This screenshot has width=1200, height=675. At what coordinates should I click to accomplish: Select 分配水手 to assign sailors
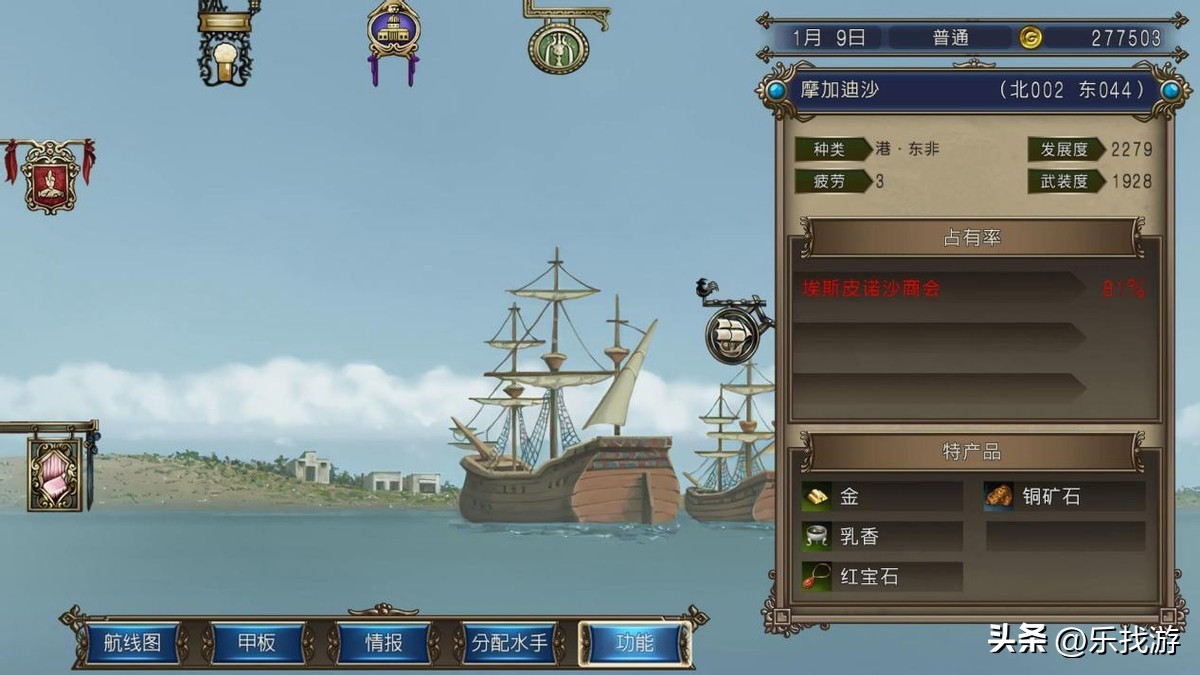(x=509, y=643)
